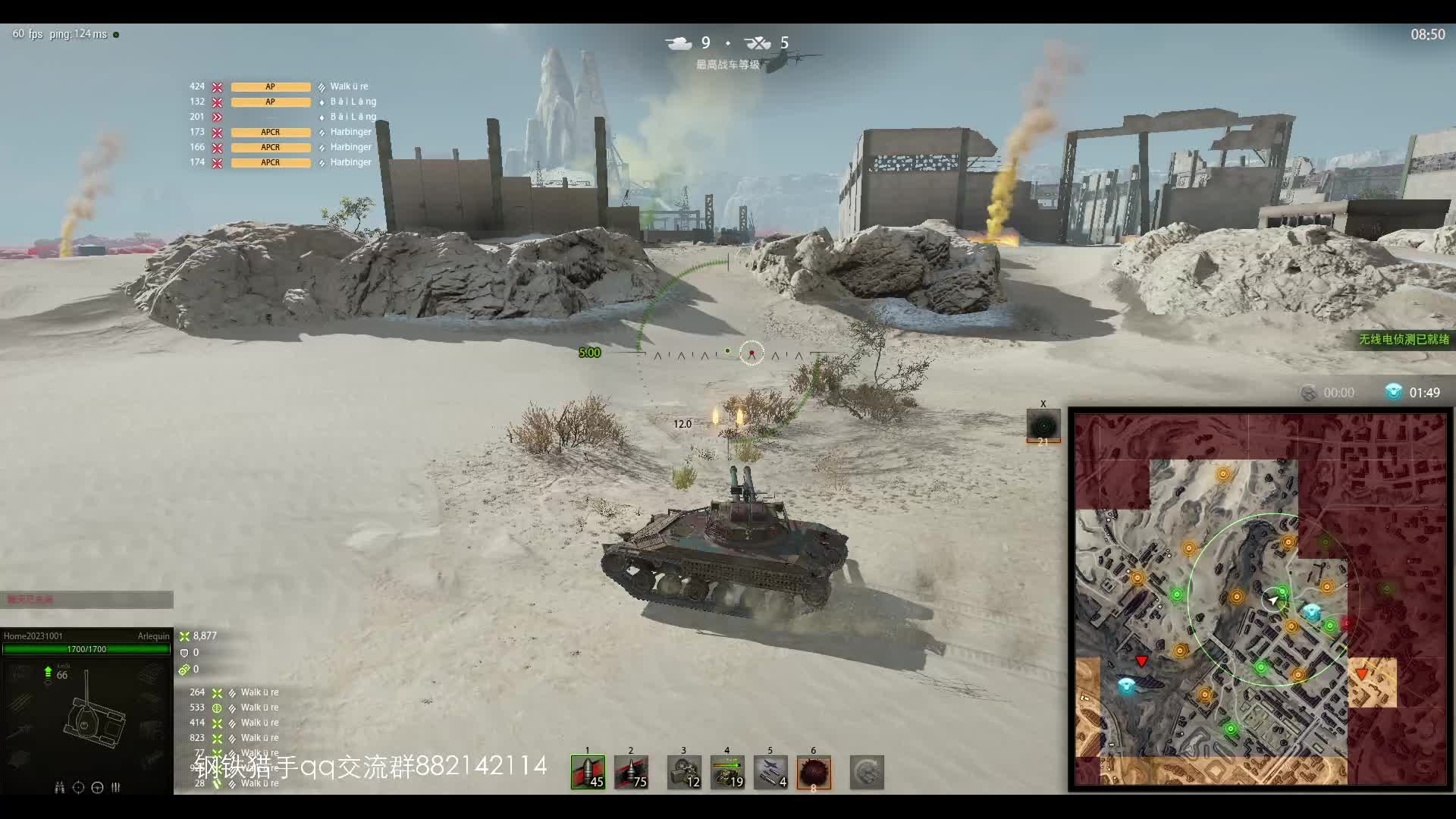The image size is (1456, 819).
Task: Select the cyan airdrop marker in the map's bottom-left
Action: tap(1127, 686)
